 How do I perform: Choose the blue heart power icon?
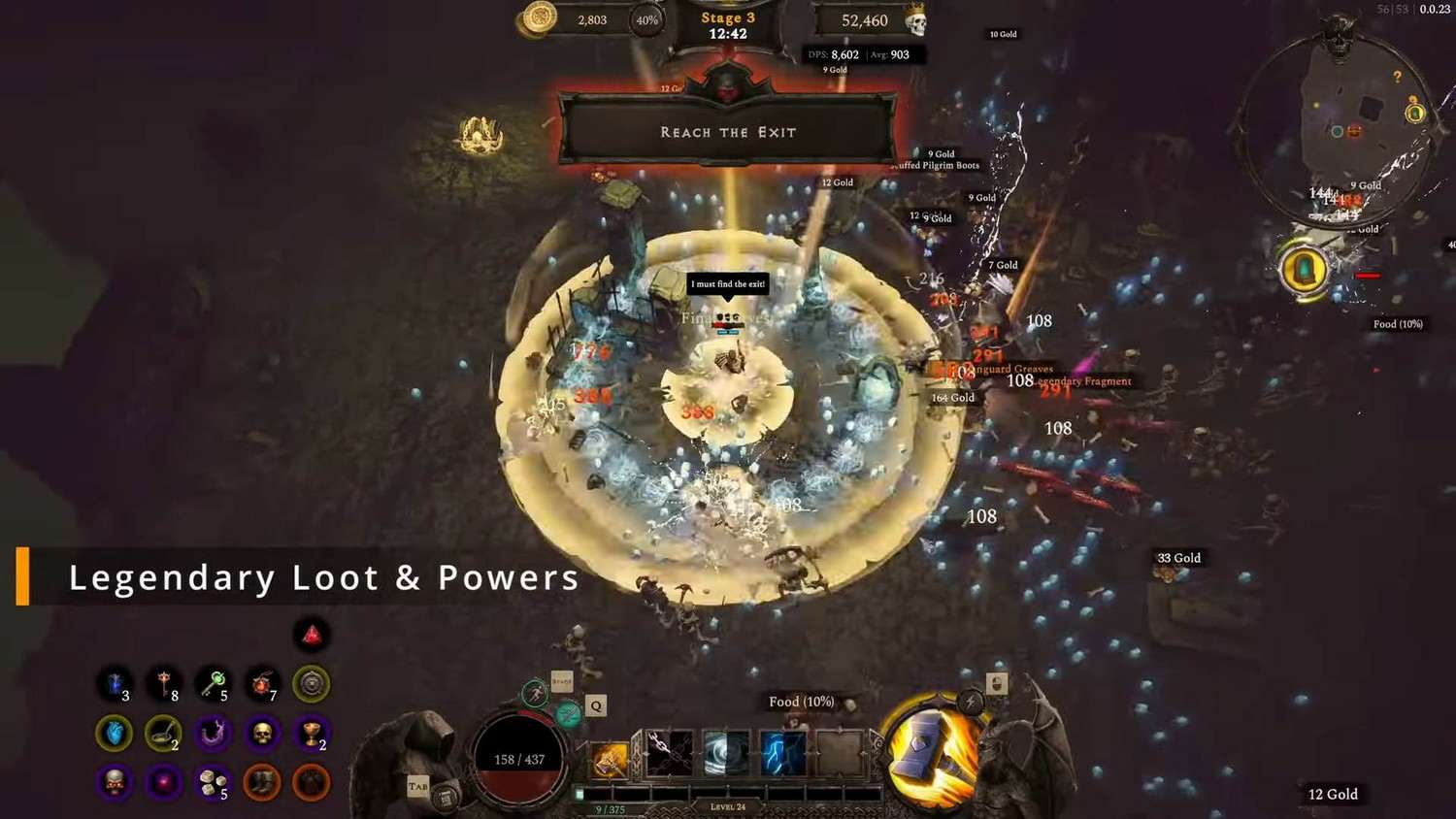click(x=115, y=734)
